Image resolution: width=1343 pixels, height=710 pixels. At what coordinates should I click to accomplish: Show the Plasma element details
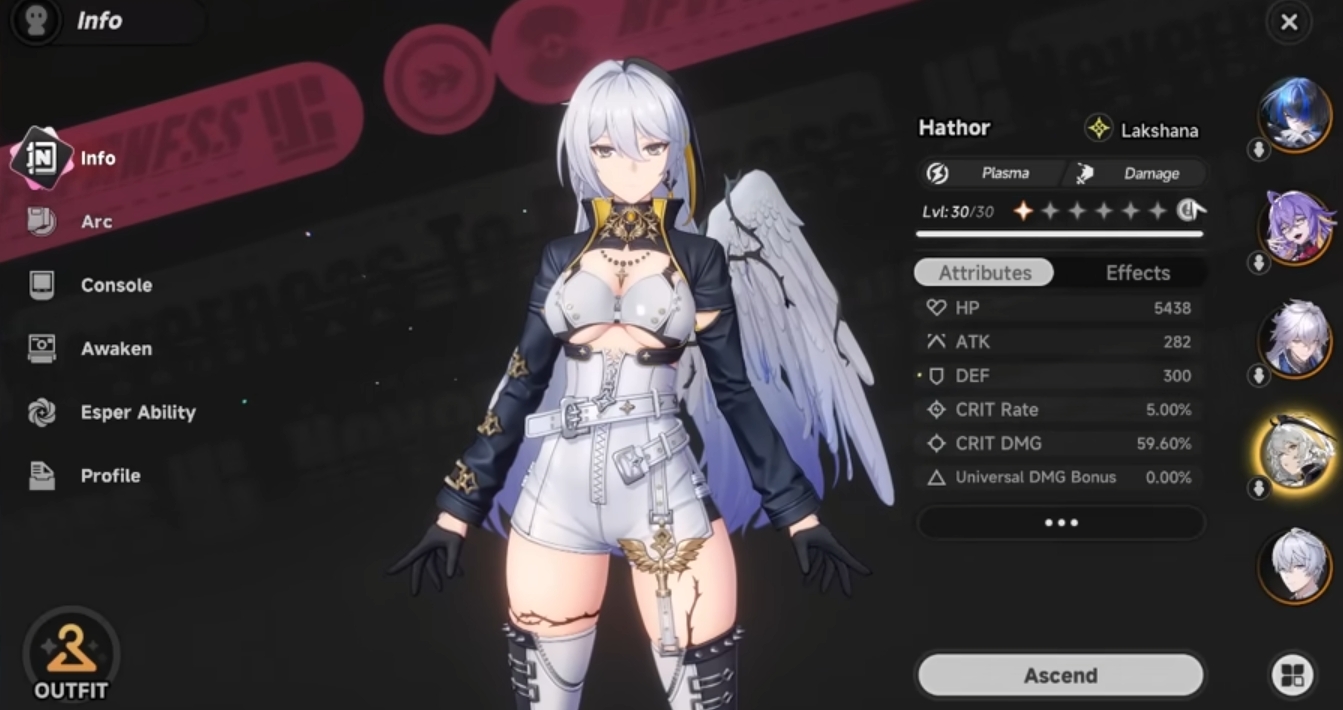990,173
